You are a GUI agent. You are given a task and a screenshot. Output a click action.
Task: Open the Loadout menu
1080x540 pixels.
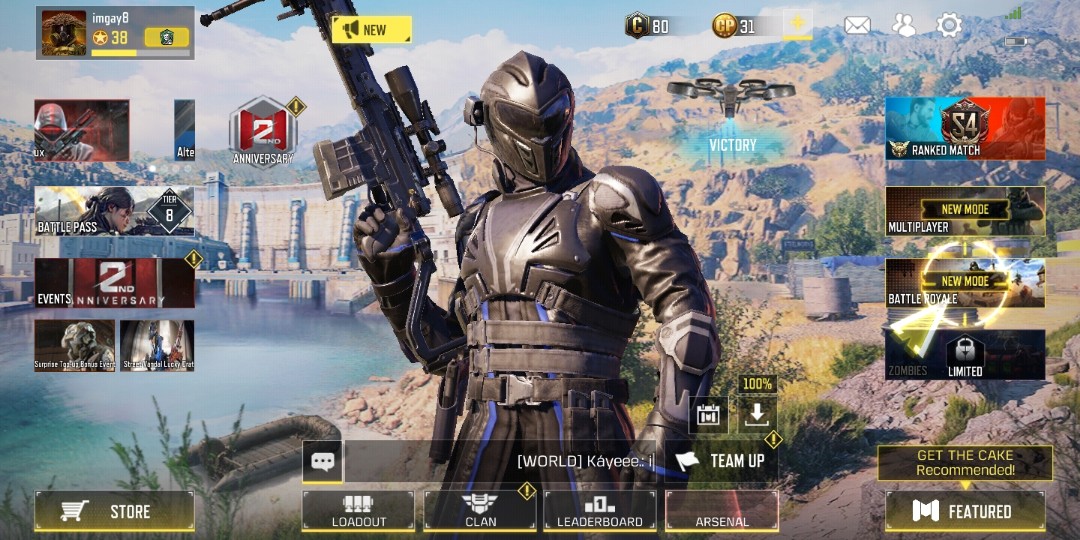tap(358, 510)
